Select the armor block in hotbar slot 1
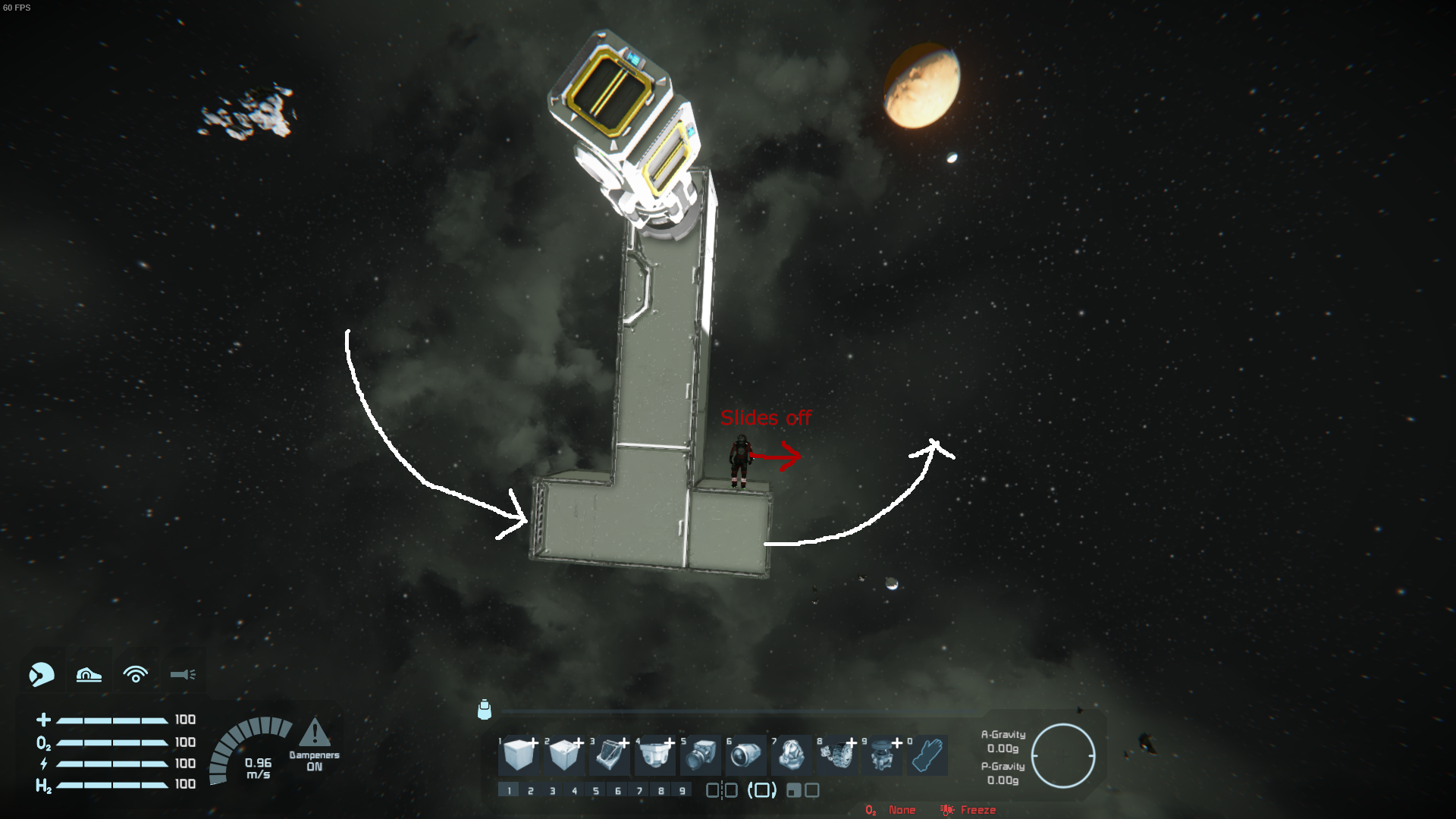 click(518, 755)
